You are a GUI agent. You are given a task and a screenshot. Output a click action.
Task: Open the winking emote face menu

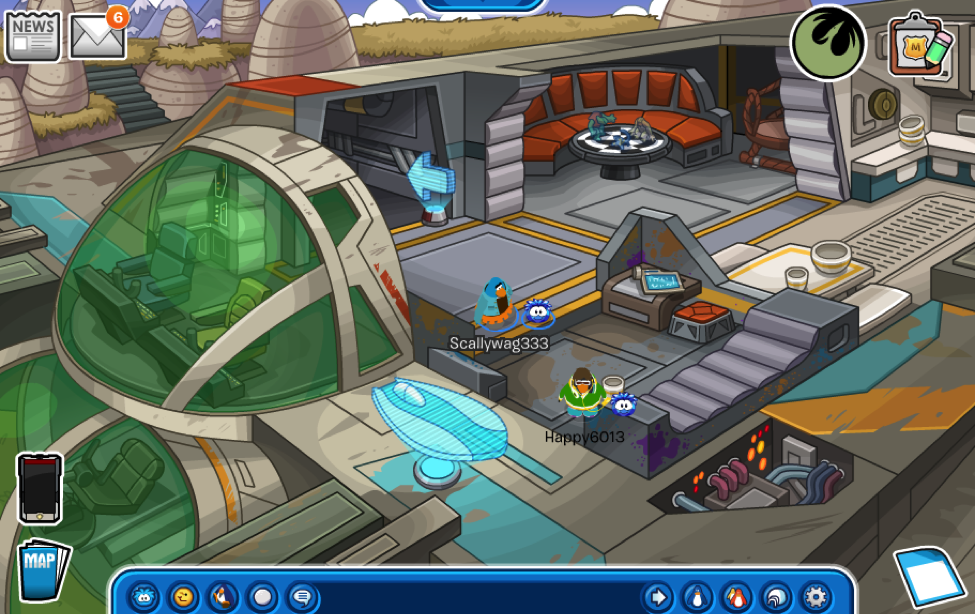[183, 597]
